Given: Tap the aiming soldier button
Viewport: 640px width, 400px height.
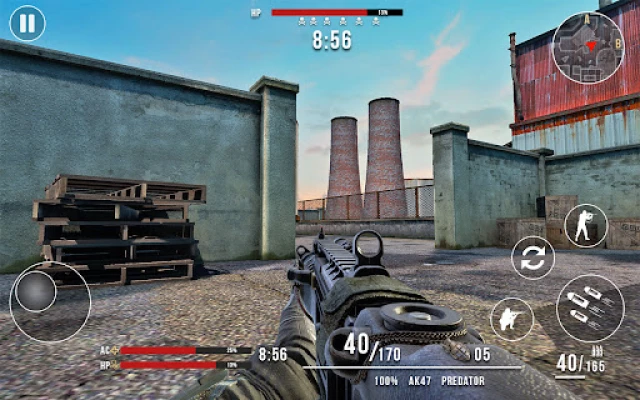Looking at the screenshot, I should (x=585, y=226).
